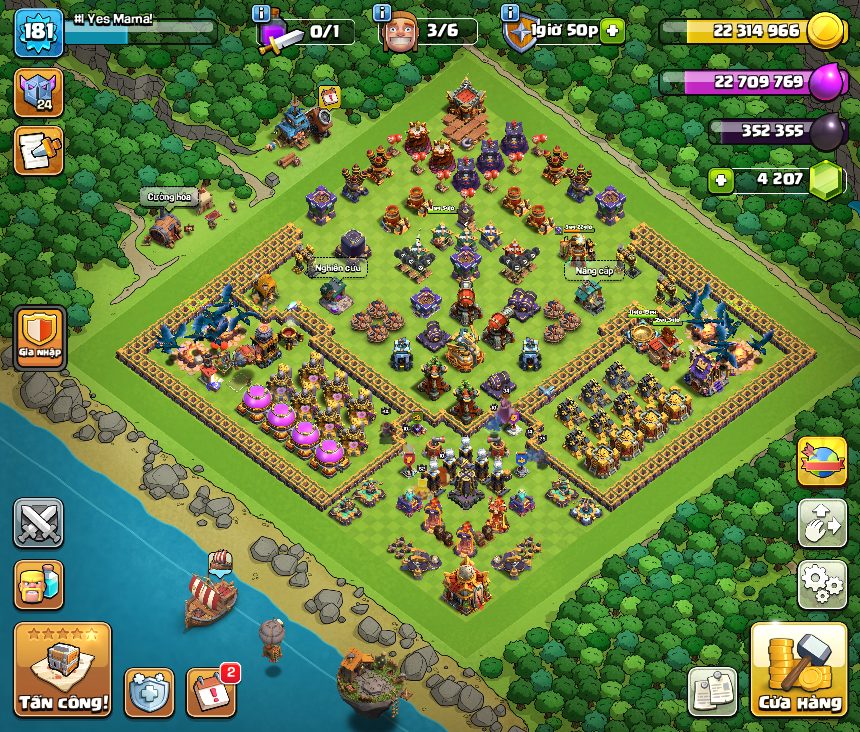Tap the plus beside the shield timer

point(612,30)
